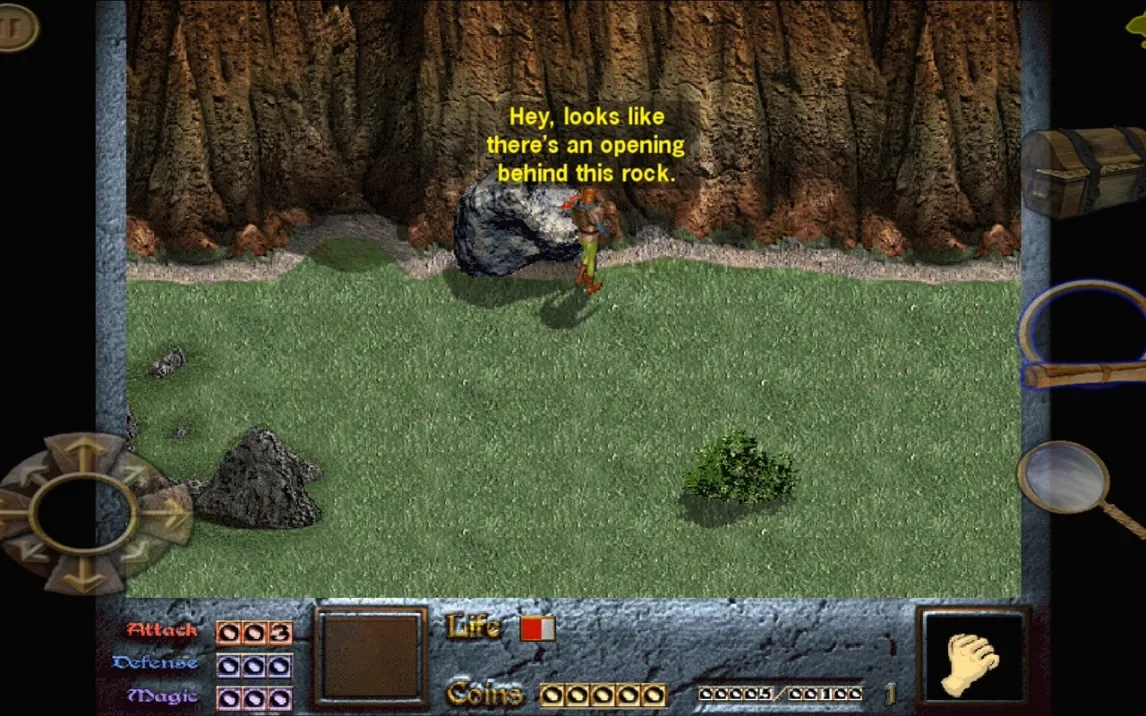This screenshot has width=1146, height=716.
Task: Move diagonally with the up-left arrow
Action: [33, 472]
